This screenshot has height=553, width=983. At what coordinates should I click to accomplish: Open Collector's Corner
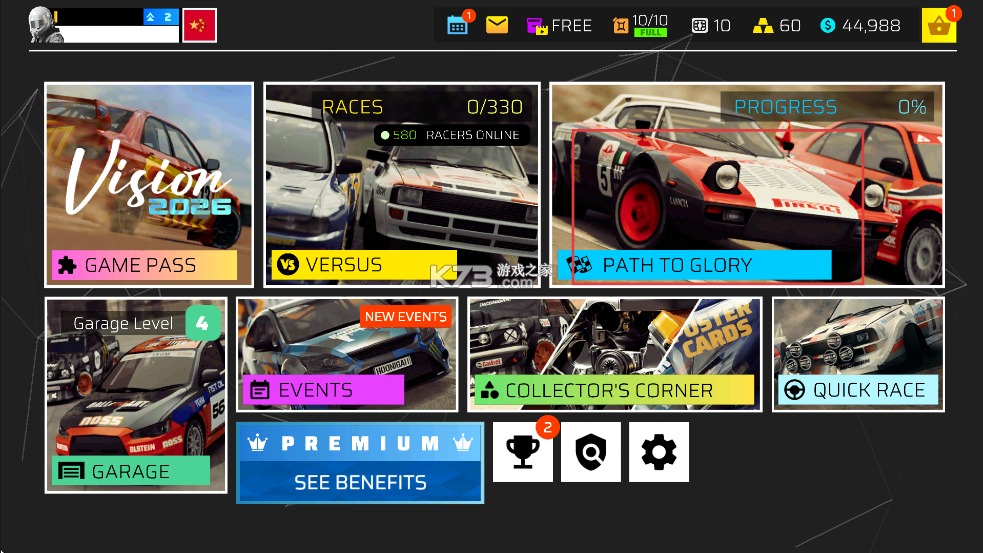click(614, 354)
